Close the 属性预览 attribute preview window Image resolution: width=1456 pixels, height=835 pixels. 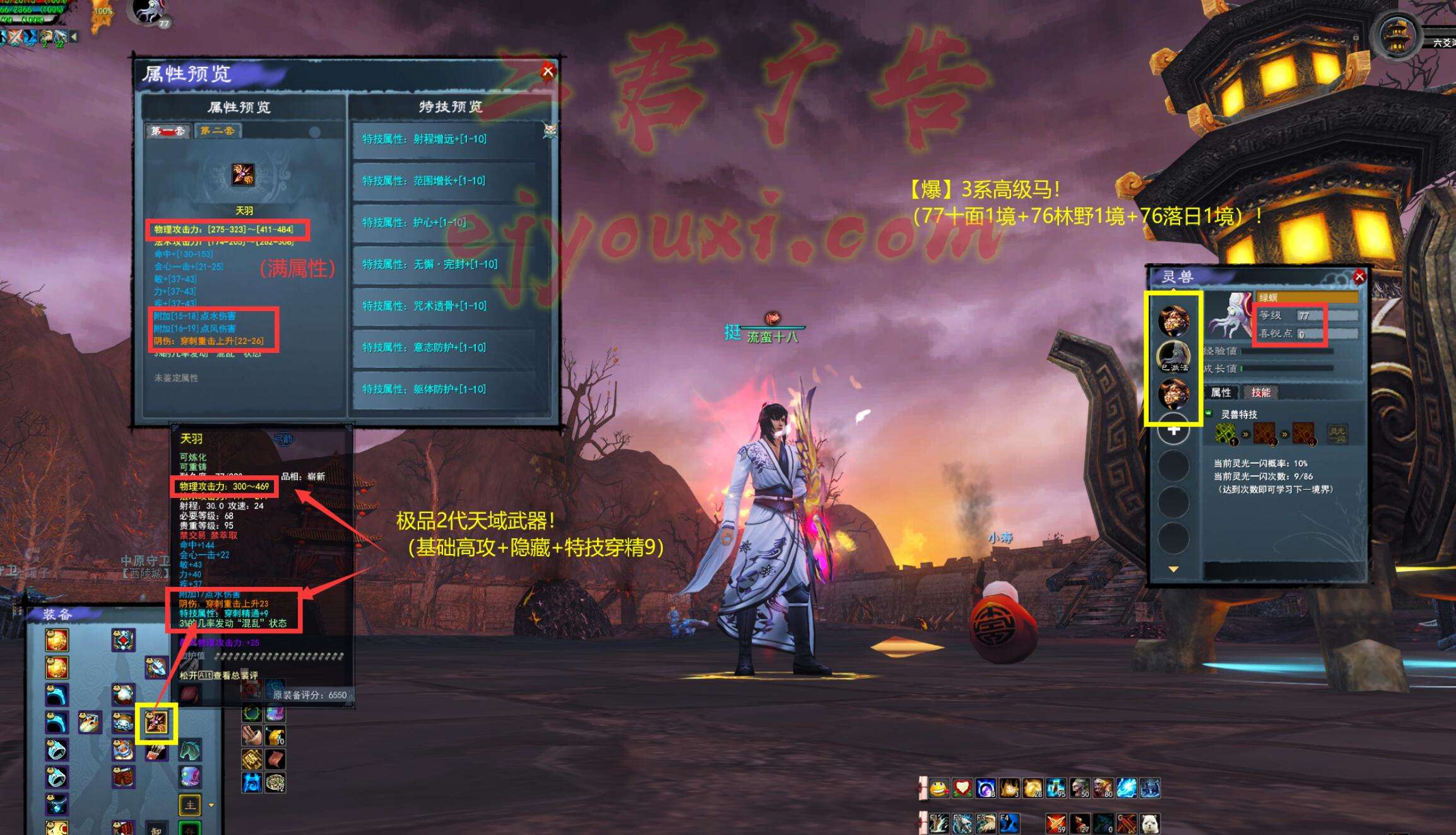click(548, 71)
